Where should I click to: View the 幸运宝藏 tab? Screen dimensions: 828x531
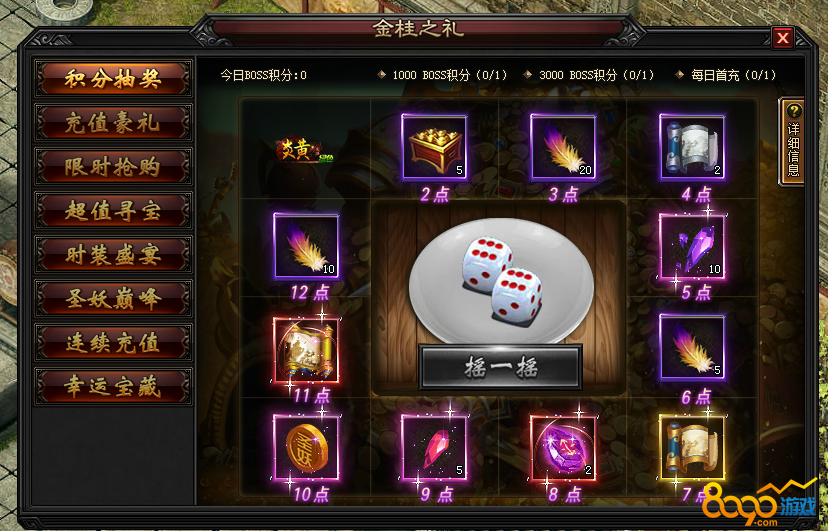pos(112,385)
